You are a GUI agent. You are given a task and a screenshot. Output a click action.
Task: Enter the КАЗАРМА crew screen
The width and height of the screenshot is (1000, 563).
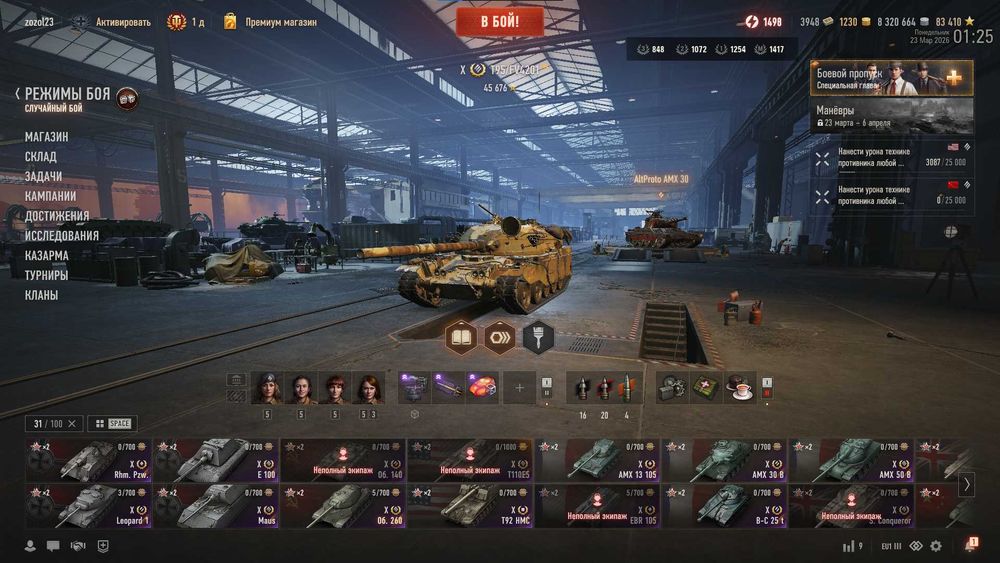pyautogui.click(x=47, y=255)
